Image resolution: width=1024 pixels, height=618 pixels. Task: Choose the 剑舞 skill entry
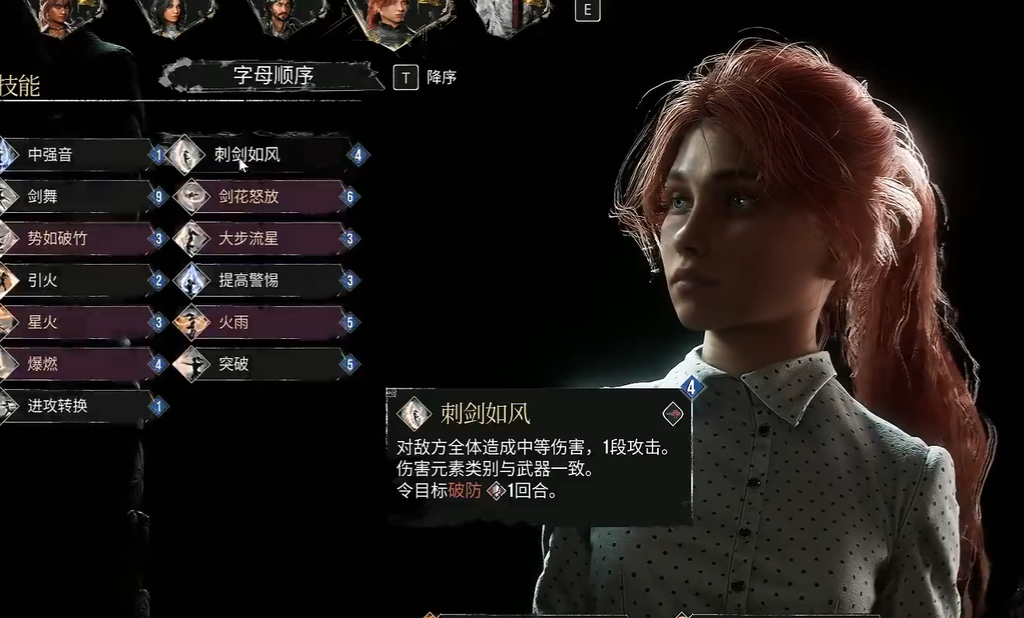[75, 197]
